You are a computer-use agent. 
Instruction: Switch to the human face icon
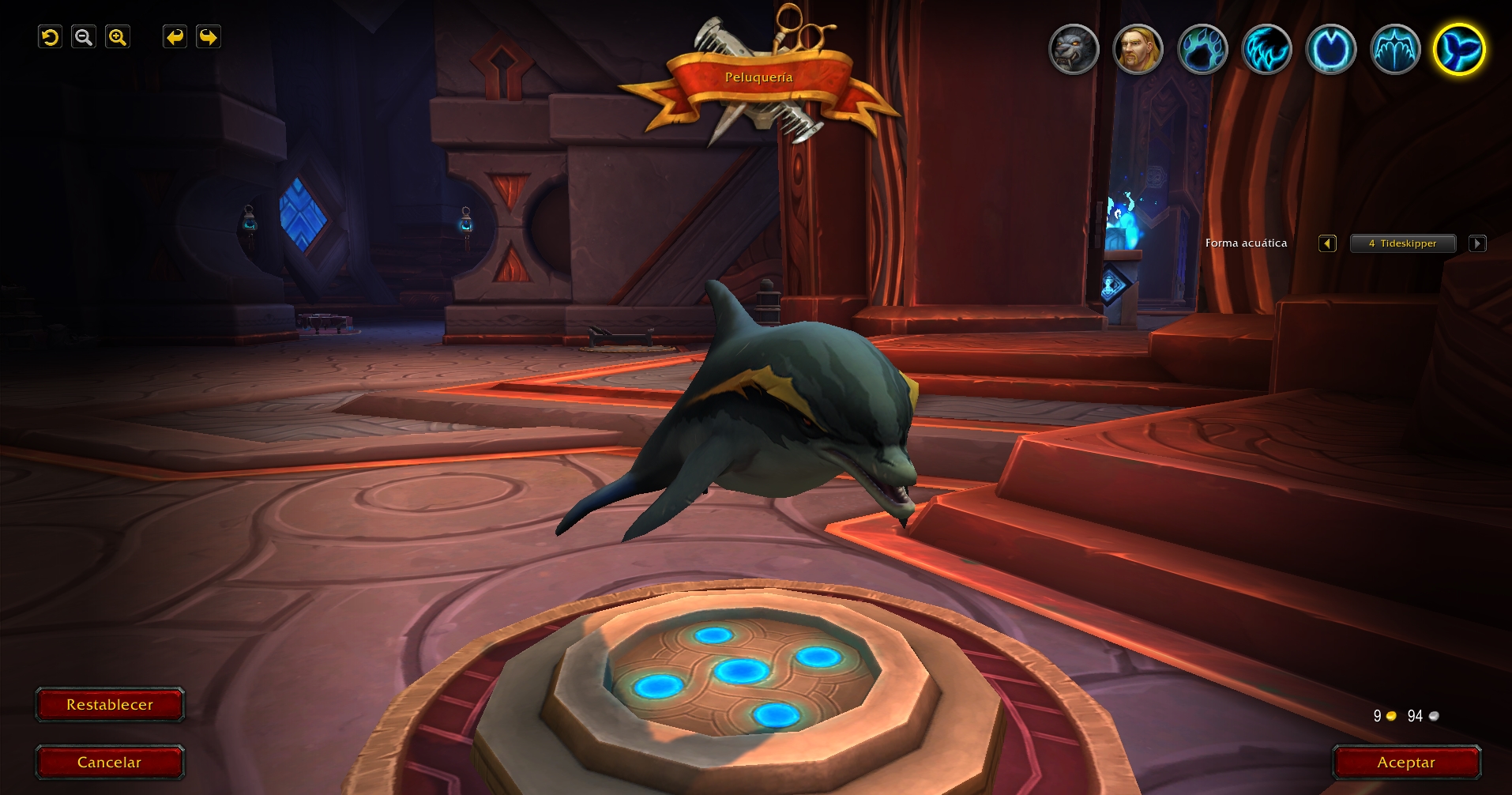click(x=1138, y=50)
